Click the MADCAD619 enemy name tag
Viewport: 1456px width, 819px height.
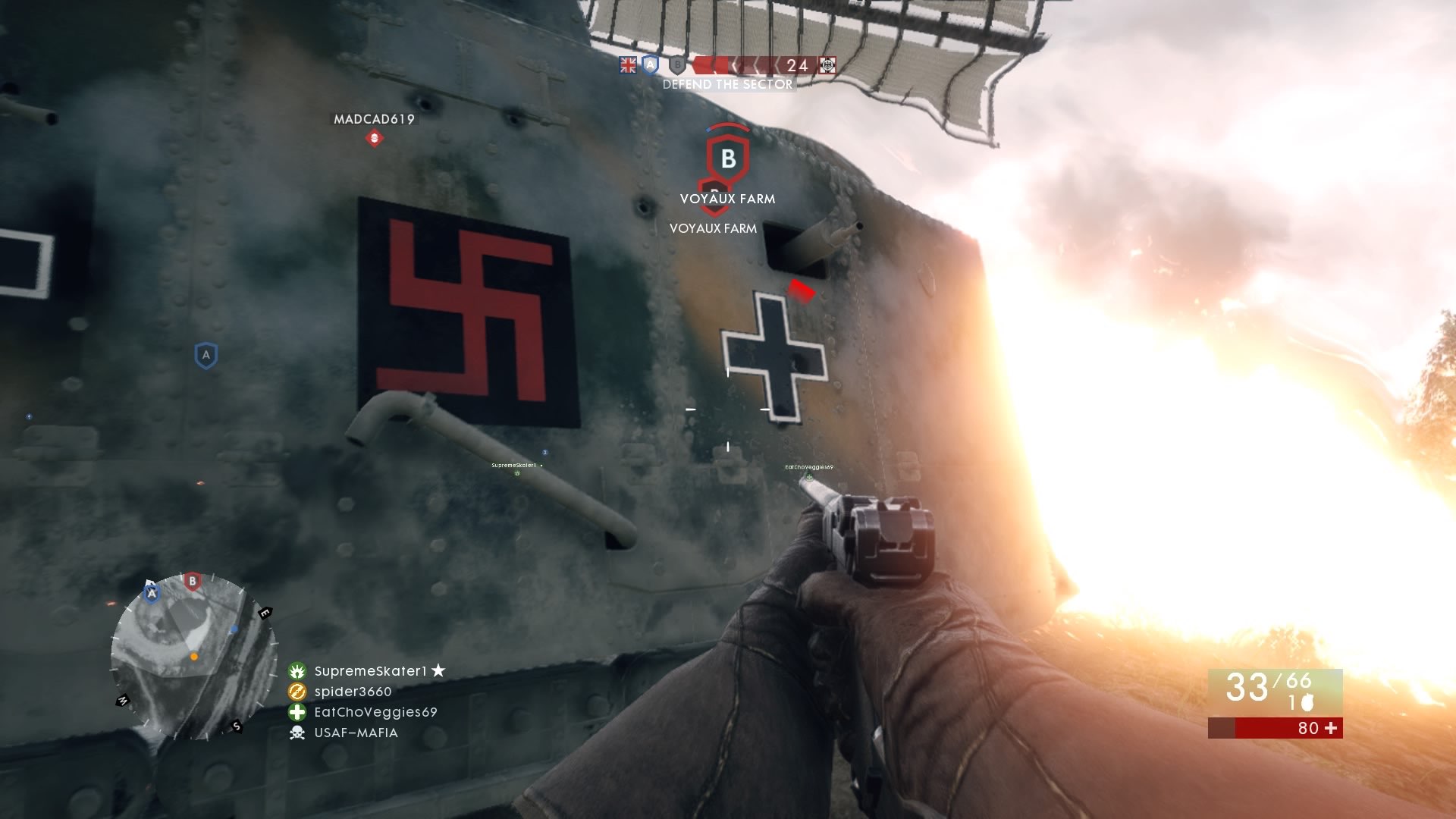coord(374,120)
